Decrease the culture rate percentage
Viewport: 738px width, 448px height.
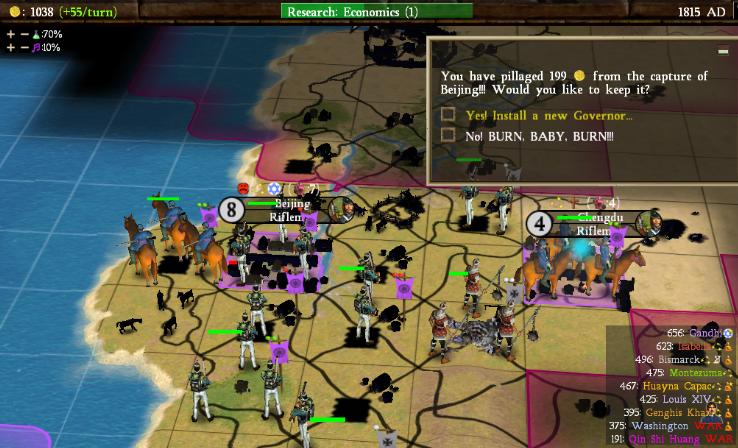[x=24, y=47]
